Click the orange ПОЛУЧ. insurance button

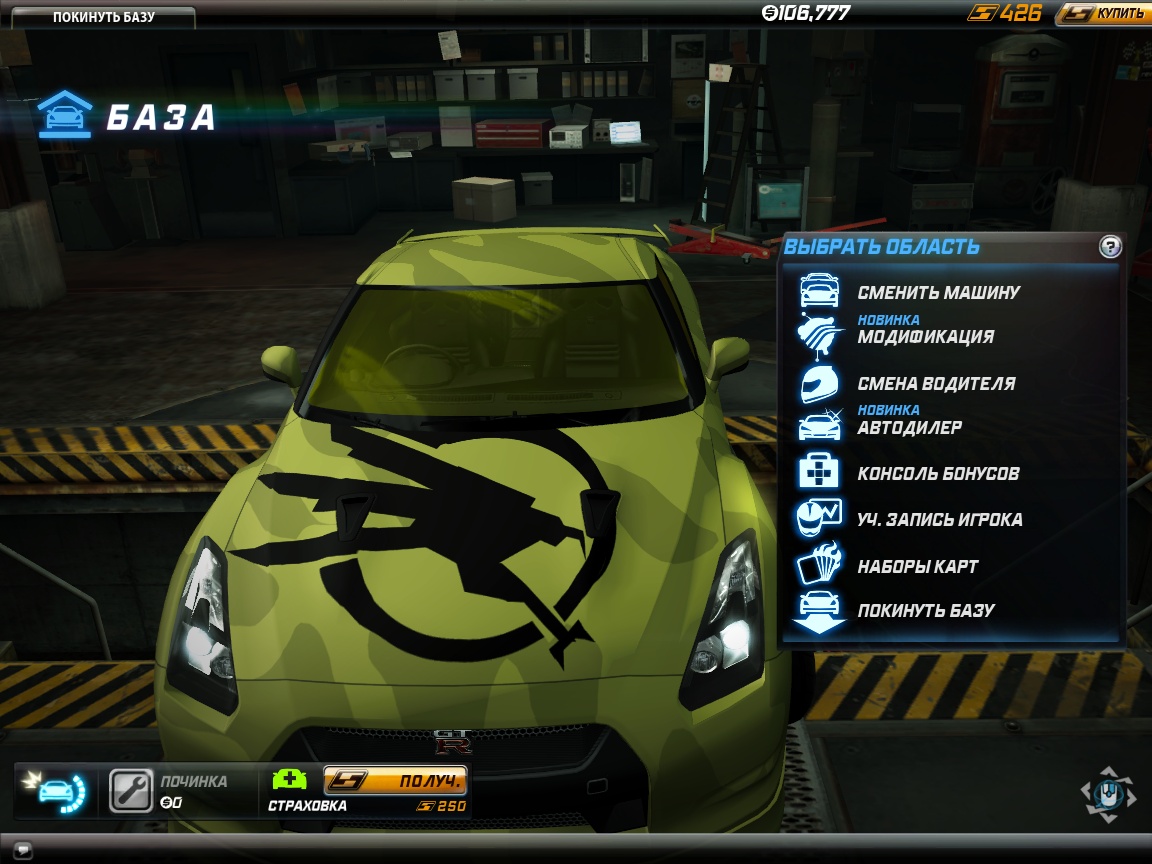click(x=396, y=780)
